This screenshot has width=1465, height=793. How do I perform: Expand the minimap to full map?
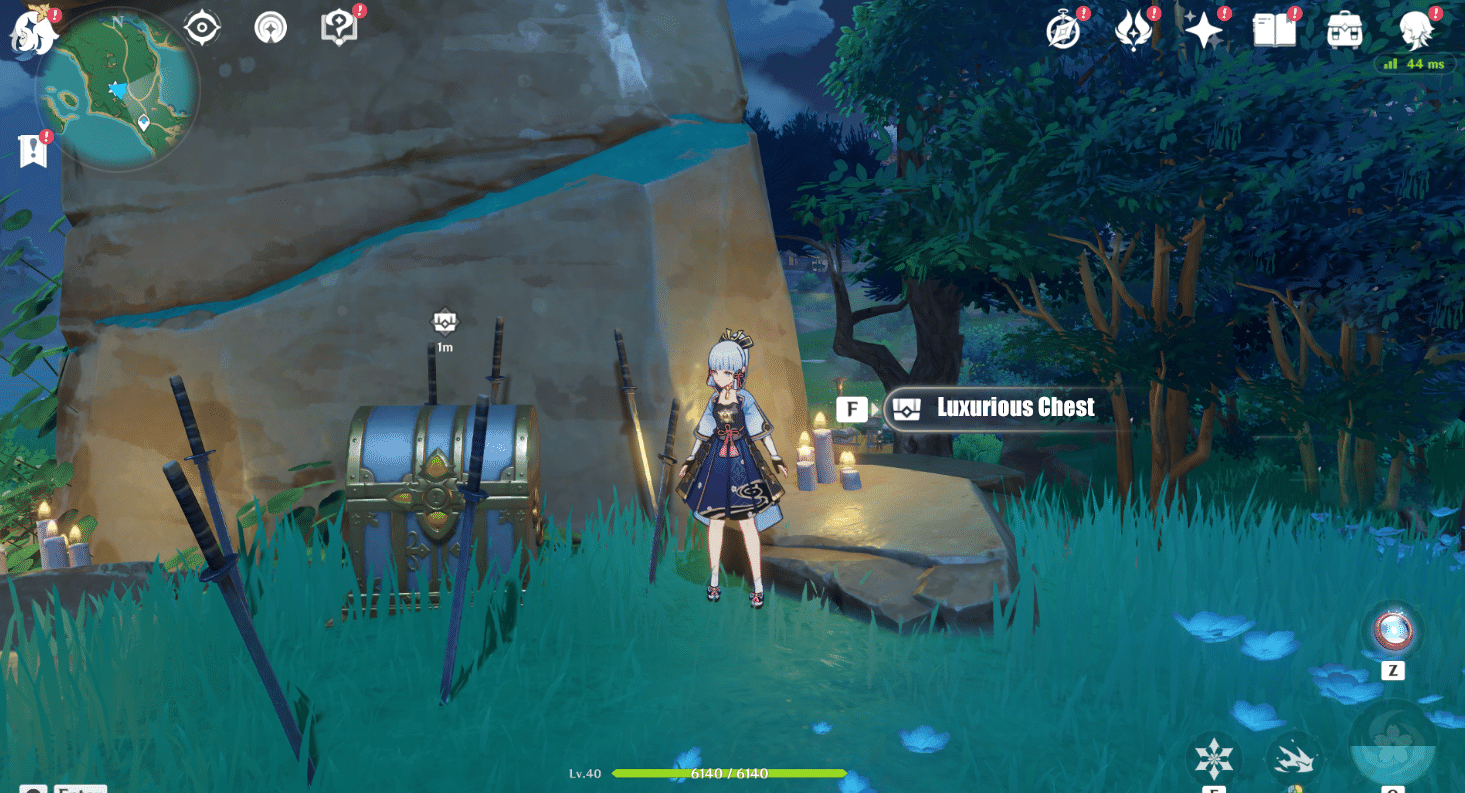coord(120,90)
